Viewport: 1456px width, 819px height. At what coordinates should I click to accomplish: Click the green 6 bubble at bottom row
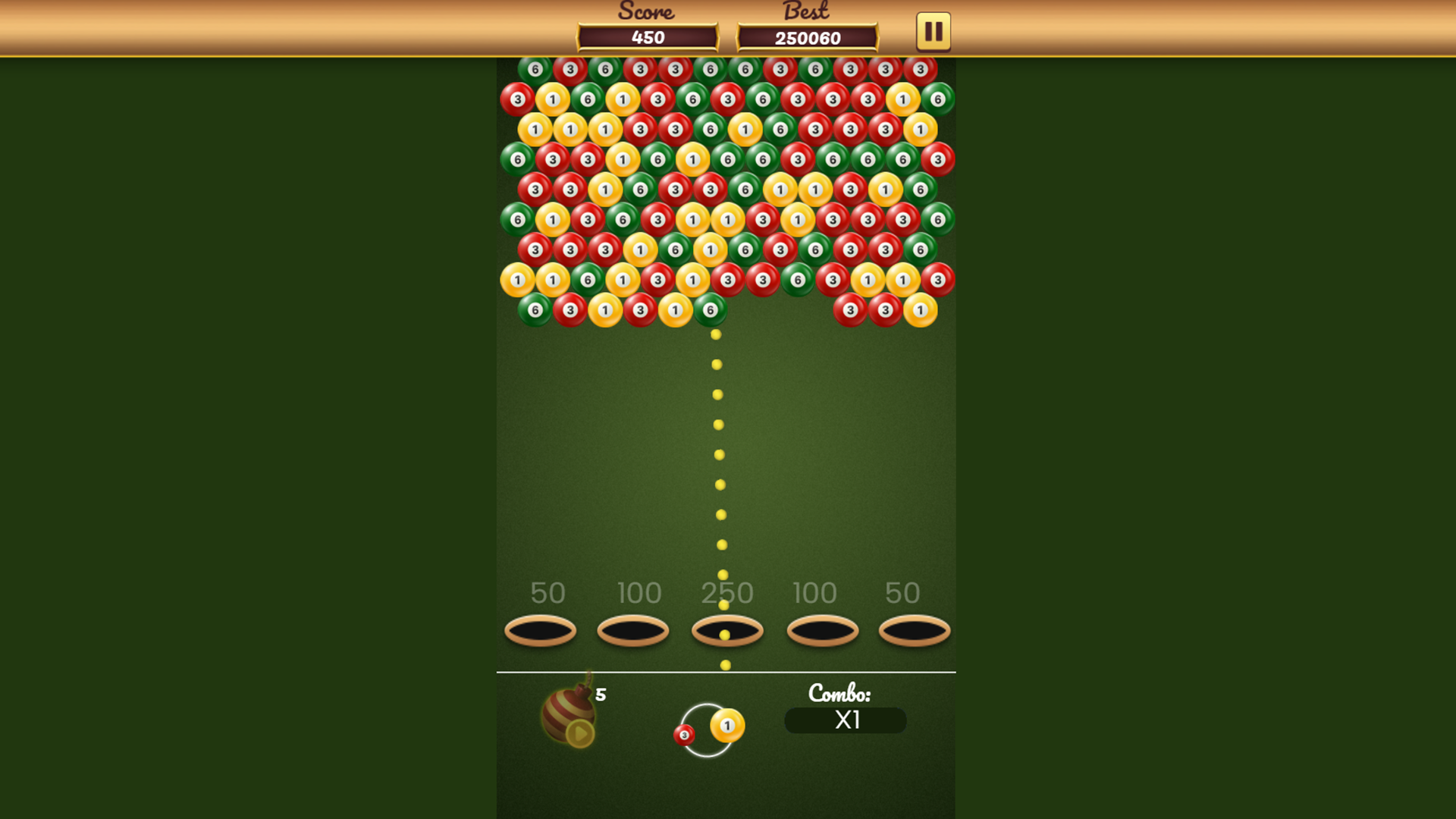coord(709,309)
